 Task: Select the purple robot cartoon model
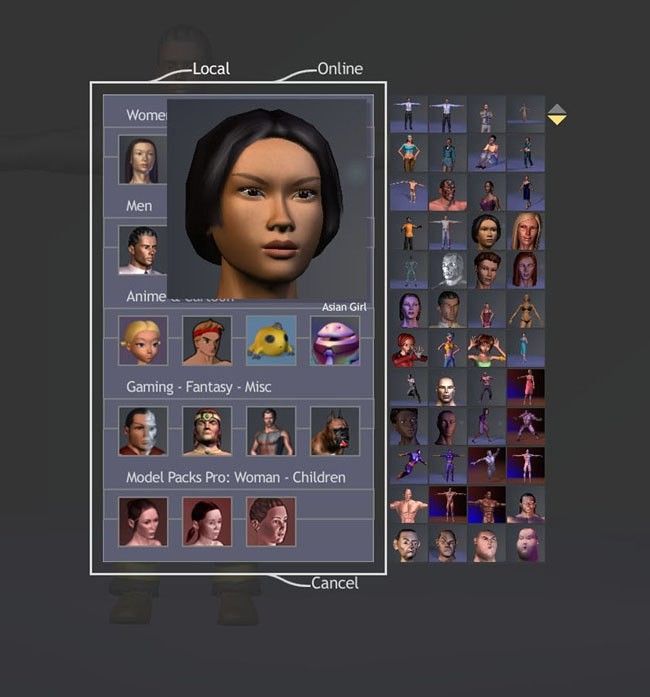coord(335,340)
